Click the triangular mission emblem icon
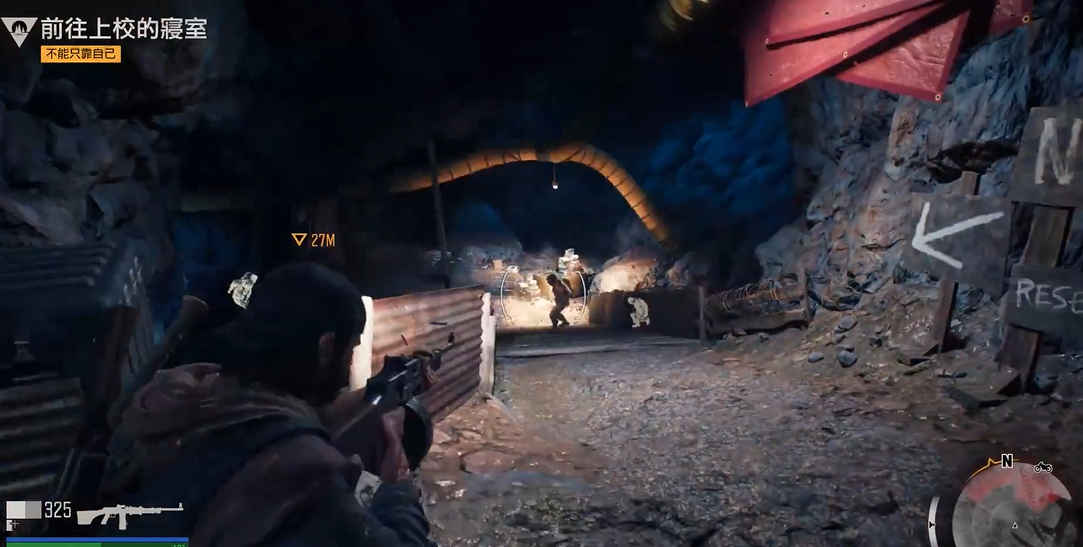 [19, 31]
